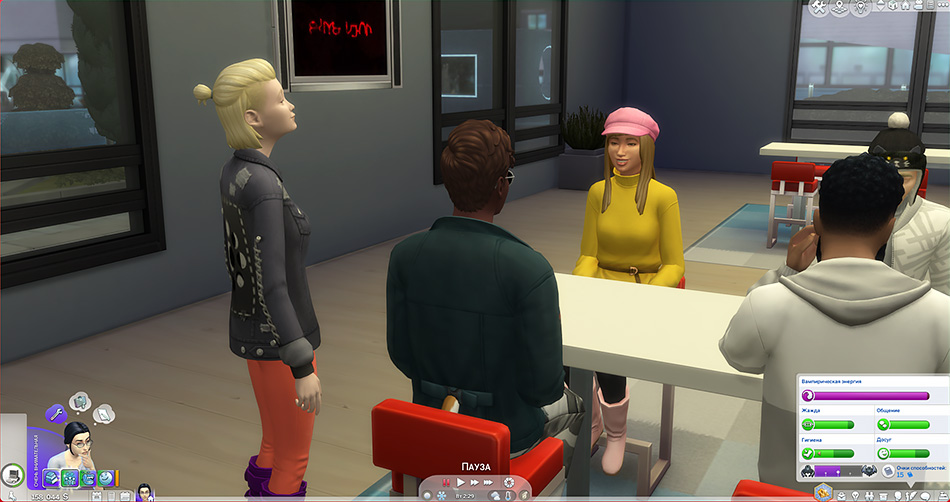Open the map view pin icon
Screen dimensions: 950x502
point(838,7)
